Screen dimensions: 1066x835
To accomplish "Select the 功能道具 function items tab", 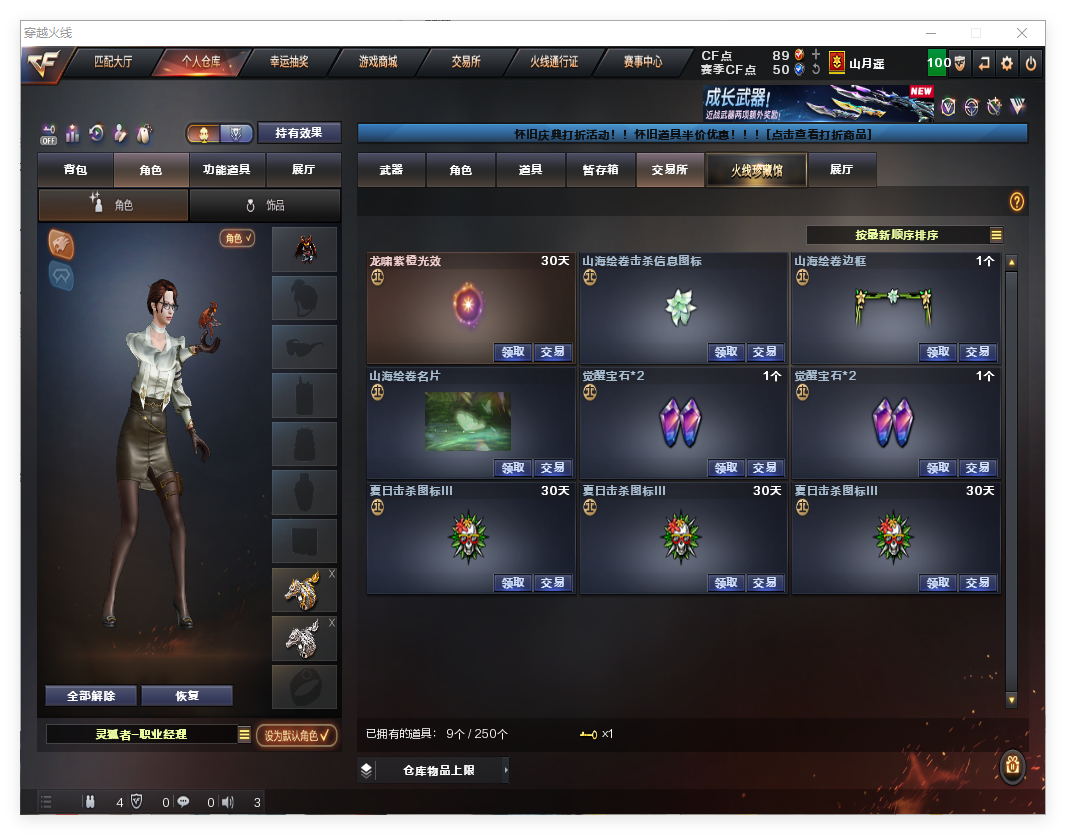I will coord(227,170).
